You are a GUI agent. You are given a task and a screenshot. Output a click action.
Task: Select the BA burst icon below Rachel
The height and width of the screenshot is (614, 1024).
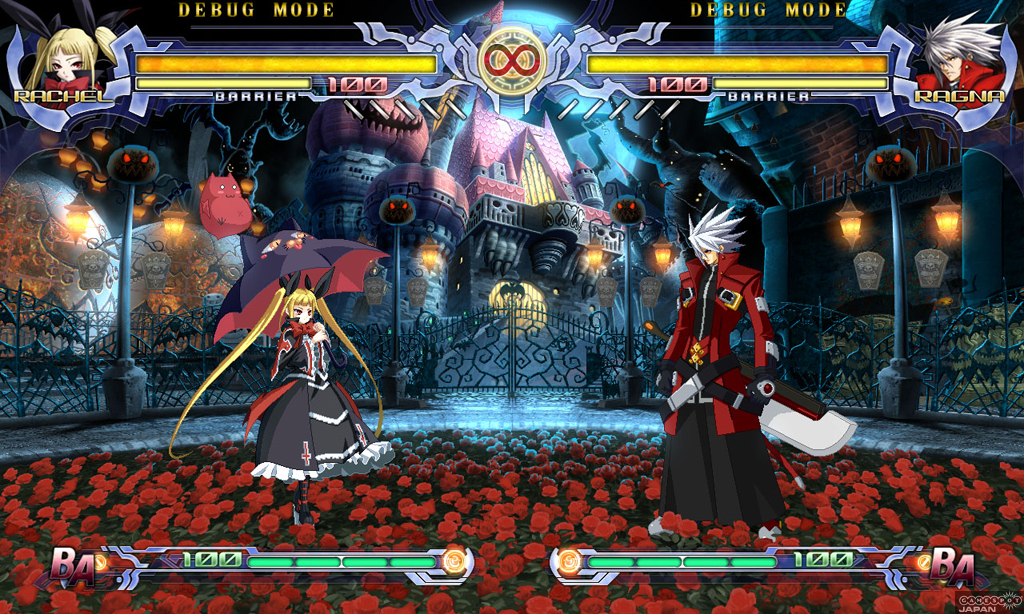74,566
